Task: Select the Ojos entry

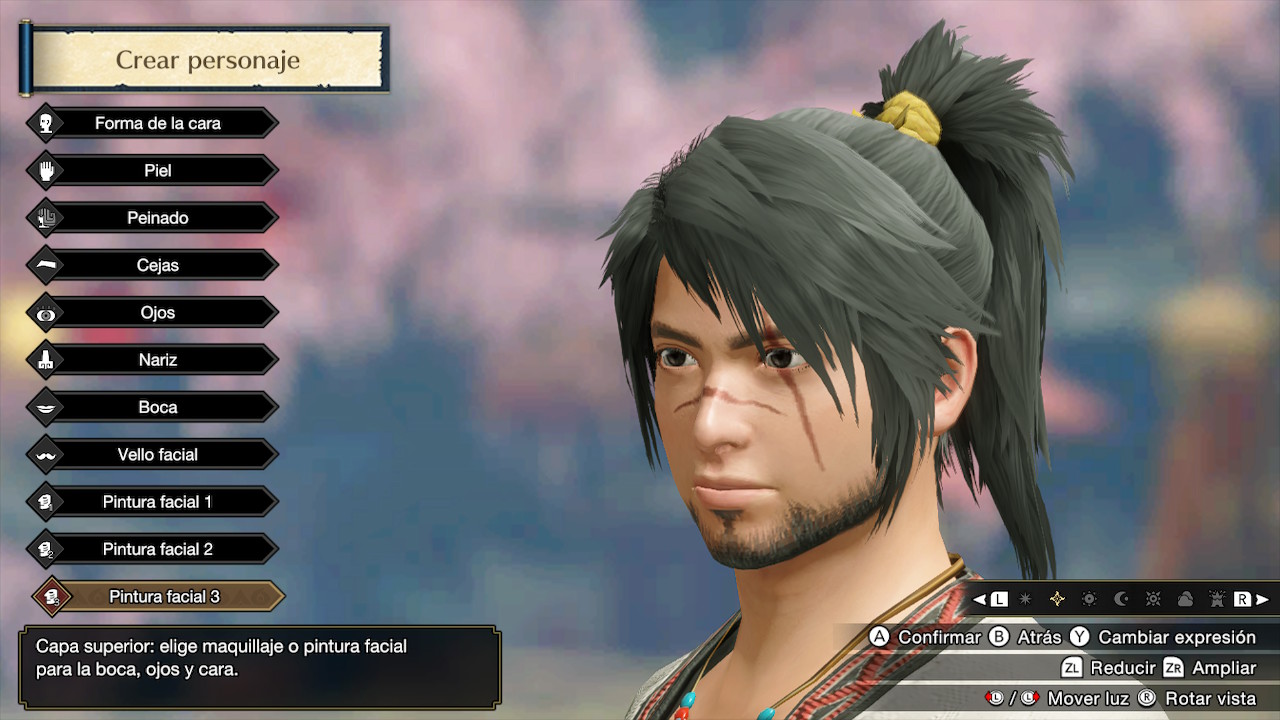Action: coord(157,313)
